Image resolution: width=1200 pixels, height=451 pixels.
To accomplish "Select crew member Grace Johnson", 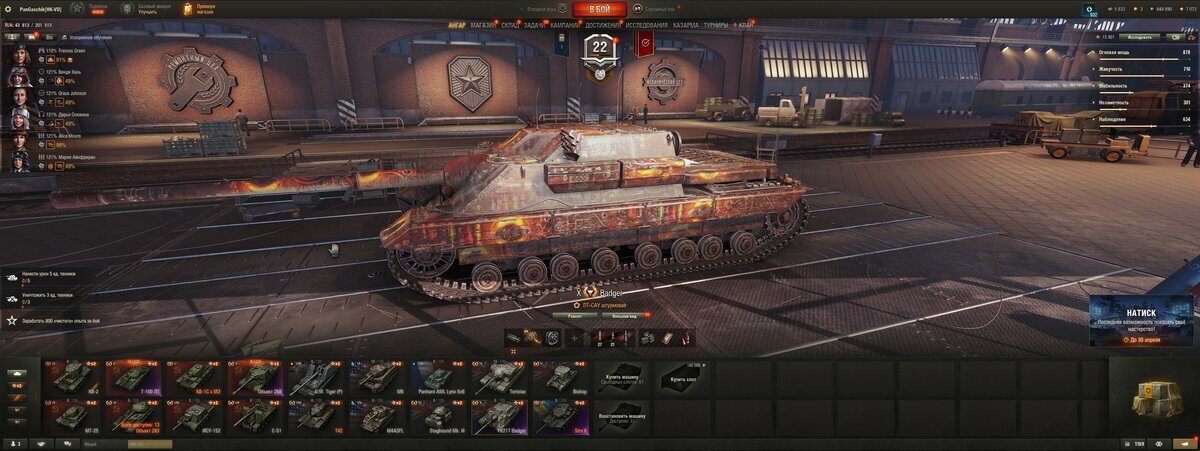I will tap(21, 97).
